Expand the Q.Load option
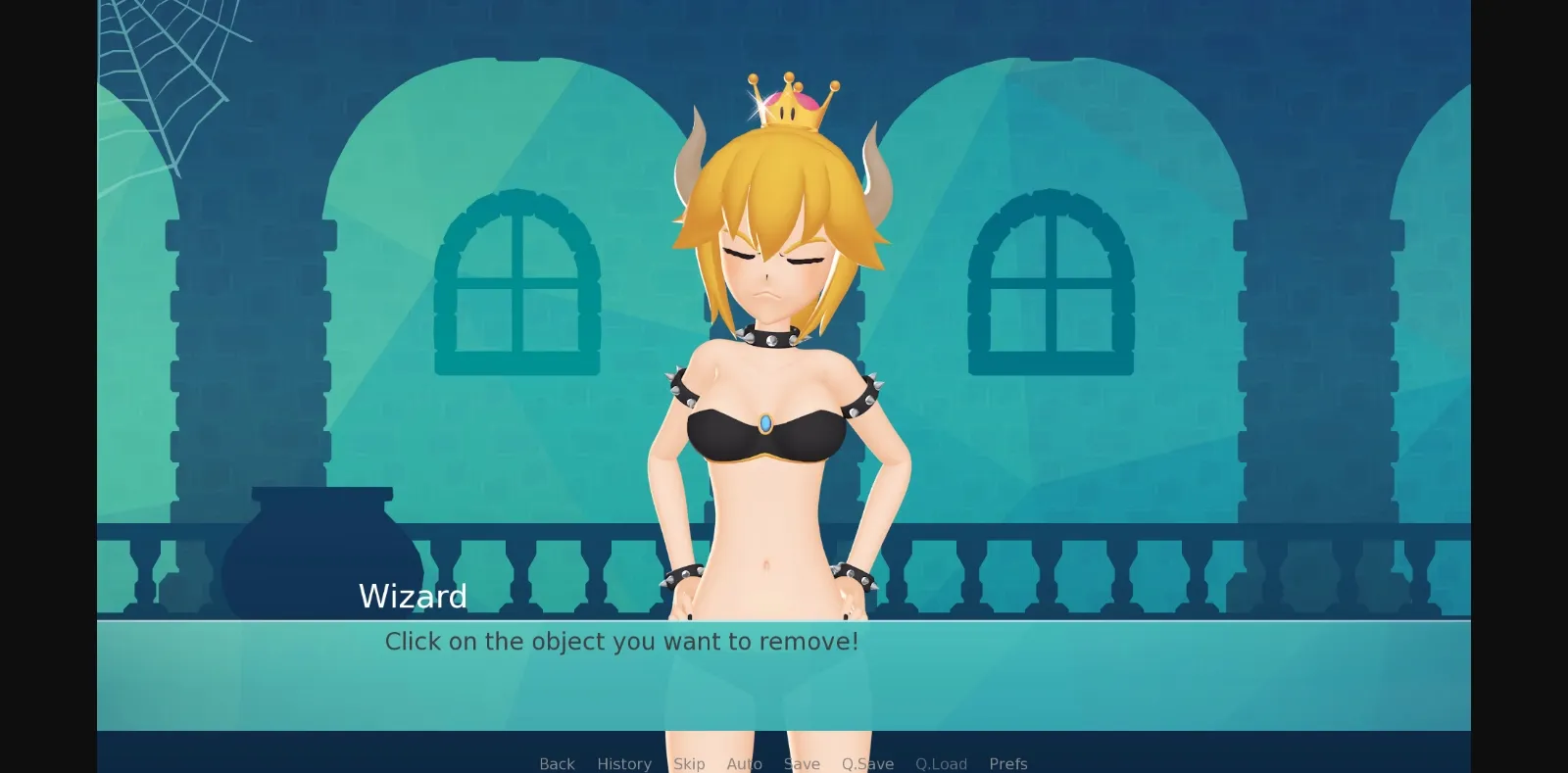Viewport: 1568px width, 773px height. (941, 763)
